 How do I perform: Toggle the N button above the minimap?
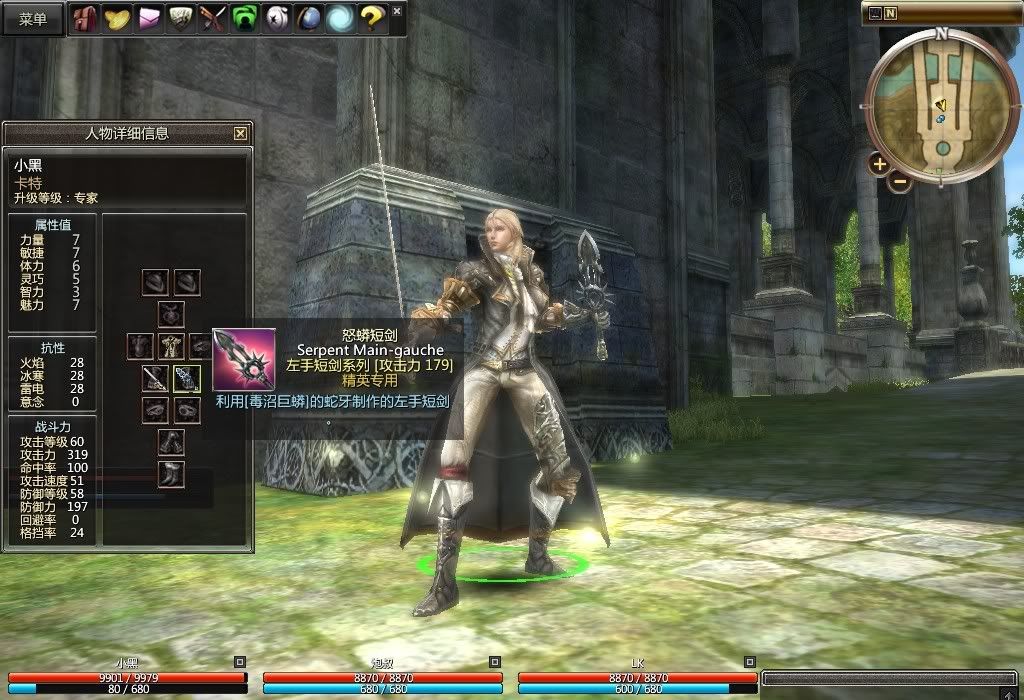[x=890, y=13]
